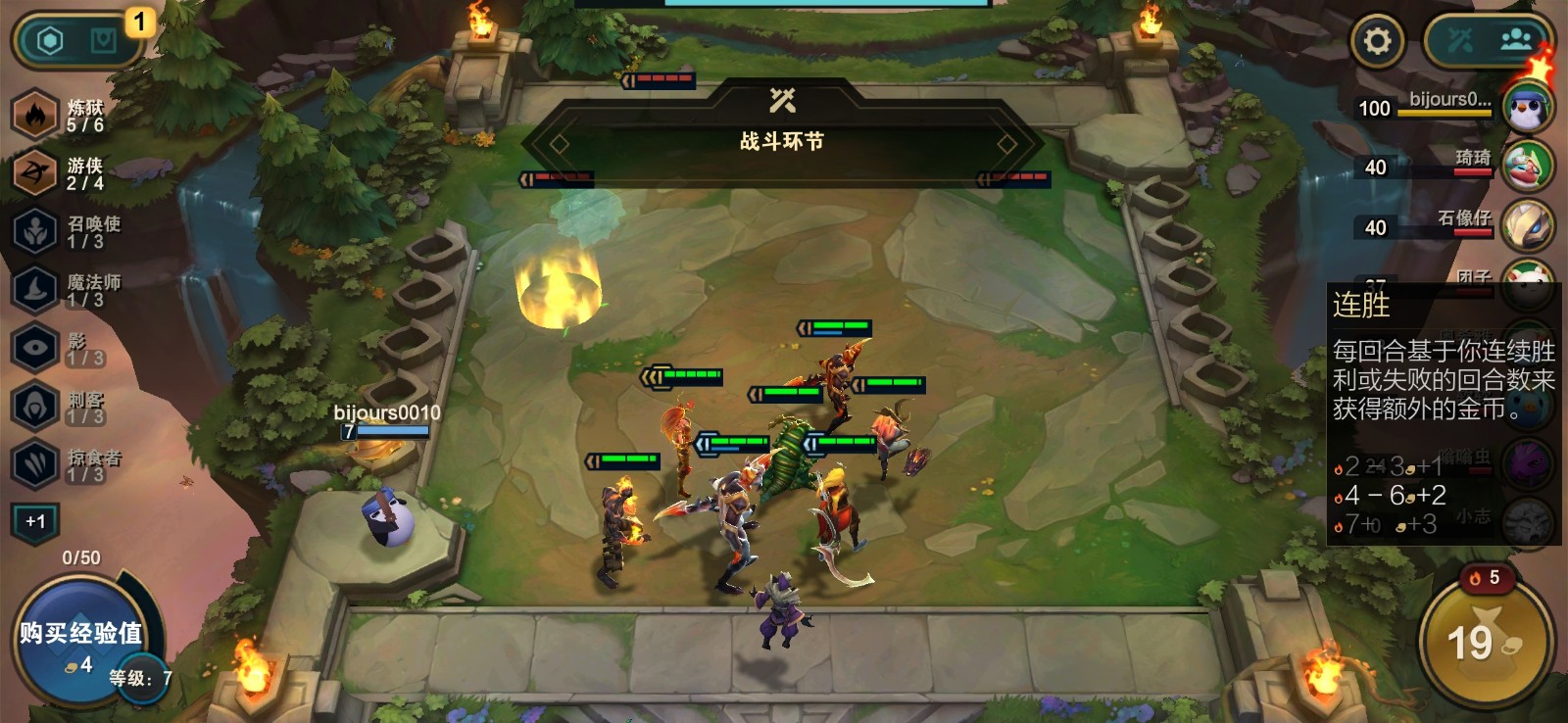Open the settings gear menu

coord(1378,41)
